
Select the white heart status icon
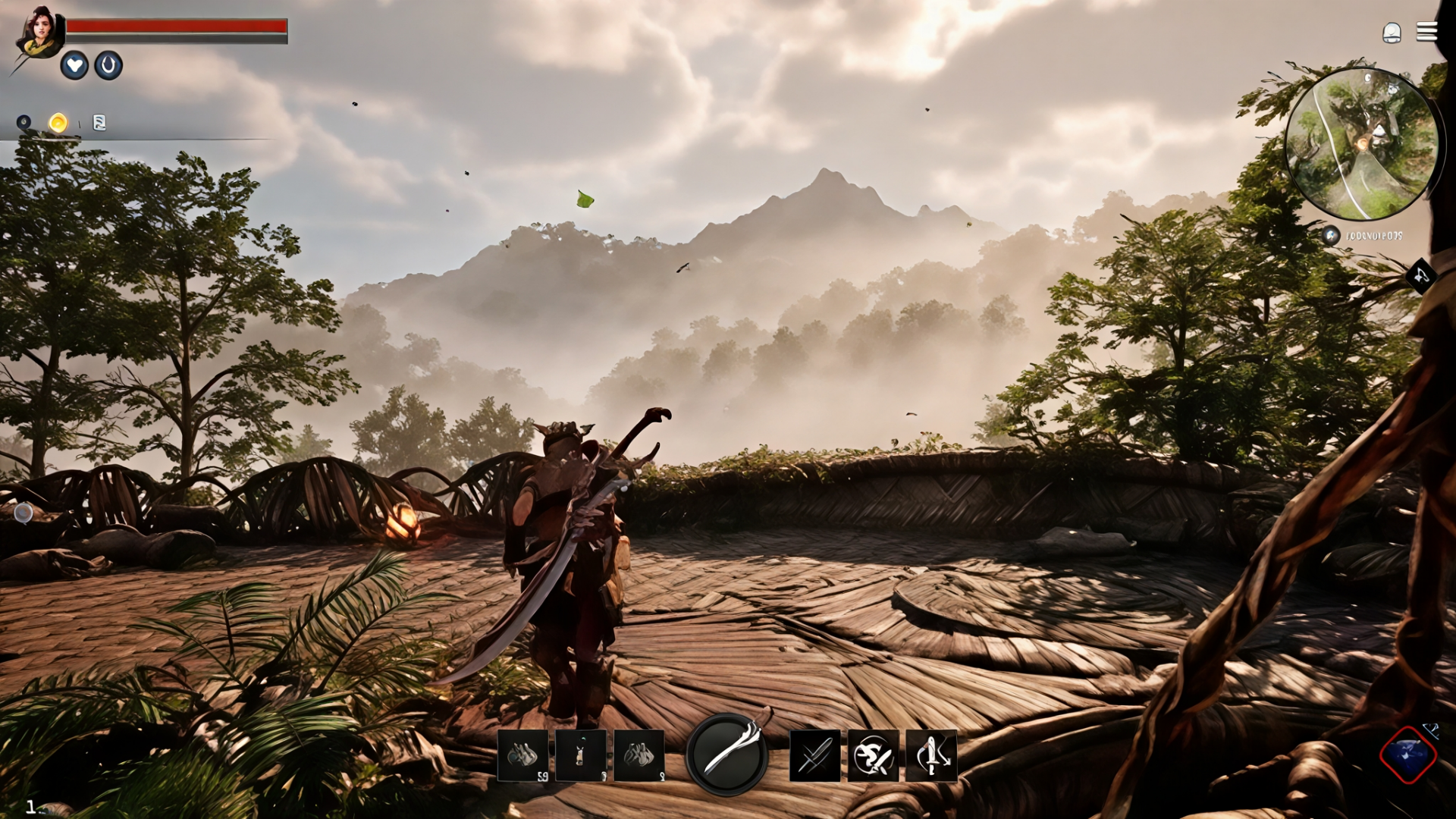(74, 66)
